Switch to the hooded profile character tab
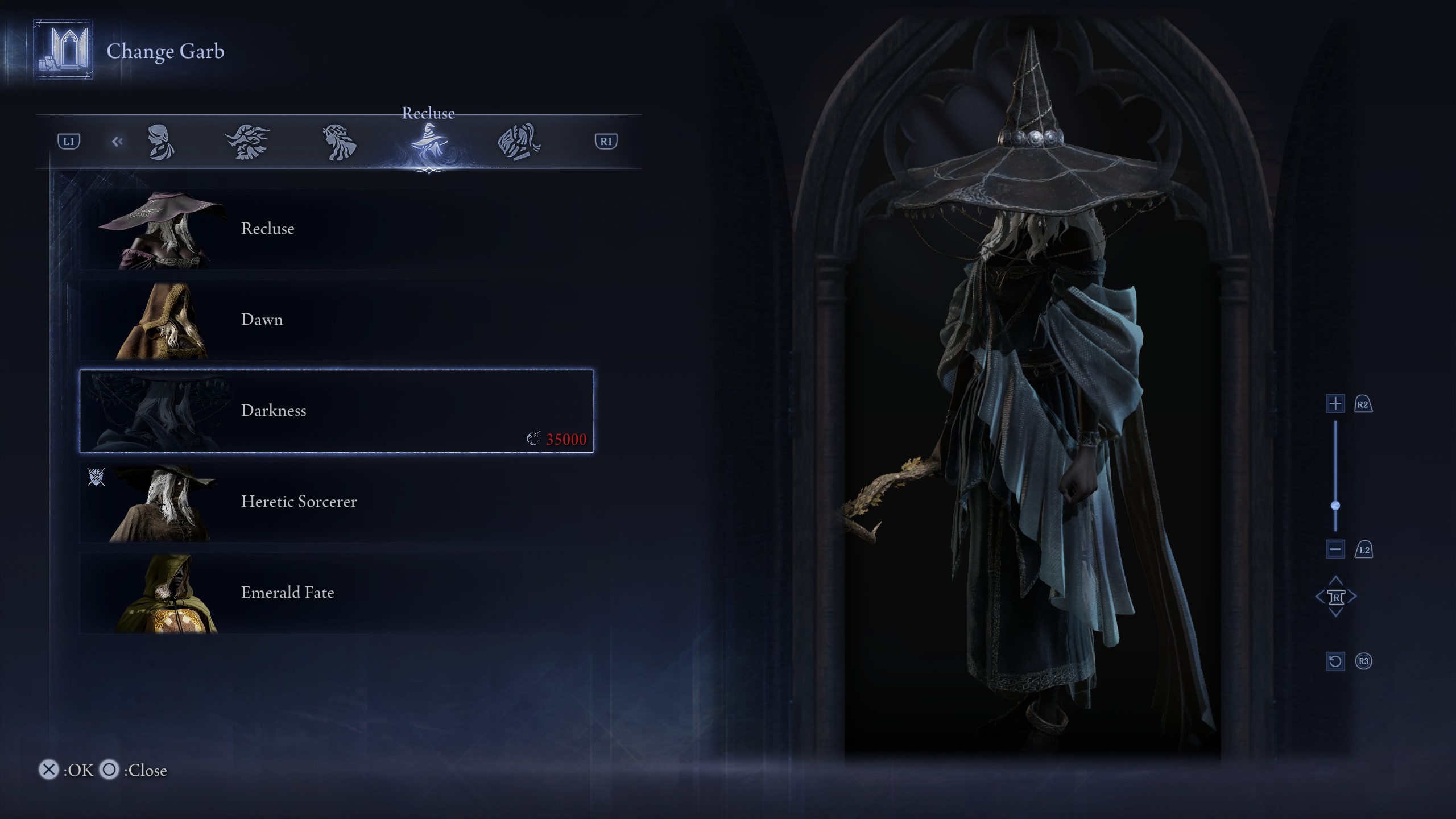Image resolution: width=1456 pixels, height=819 pixels. (161, 142)
